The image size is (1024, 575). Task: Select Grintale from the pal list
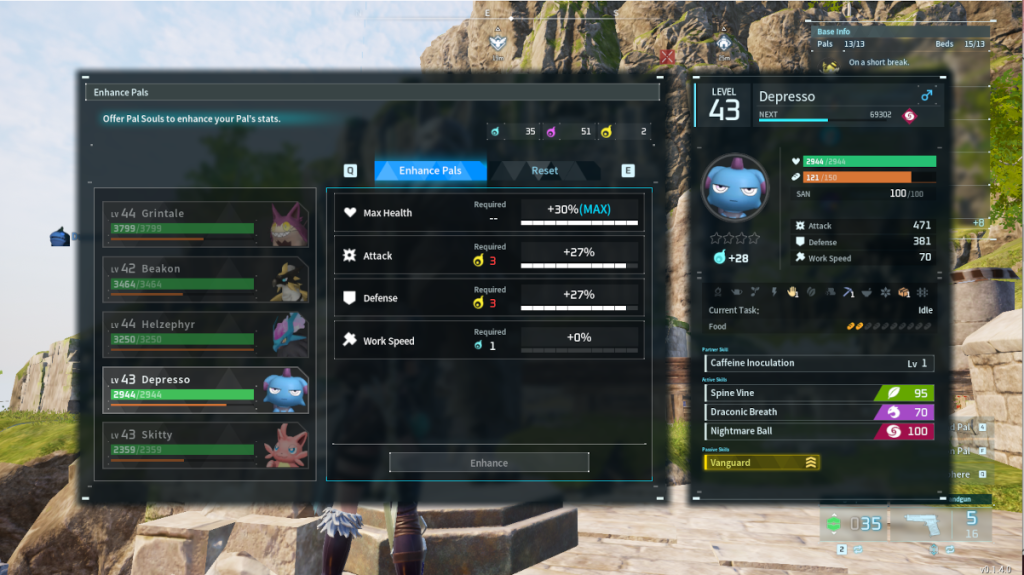click(x=205, y=223)
